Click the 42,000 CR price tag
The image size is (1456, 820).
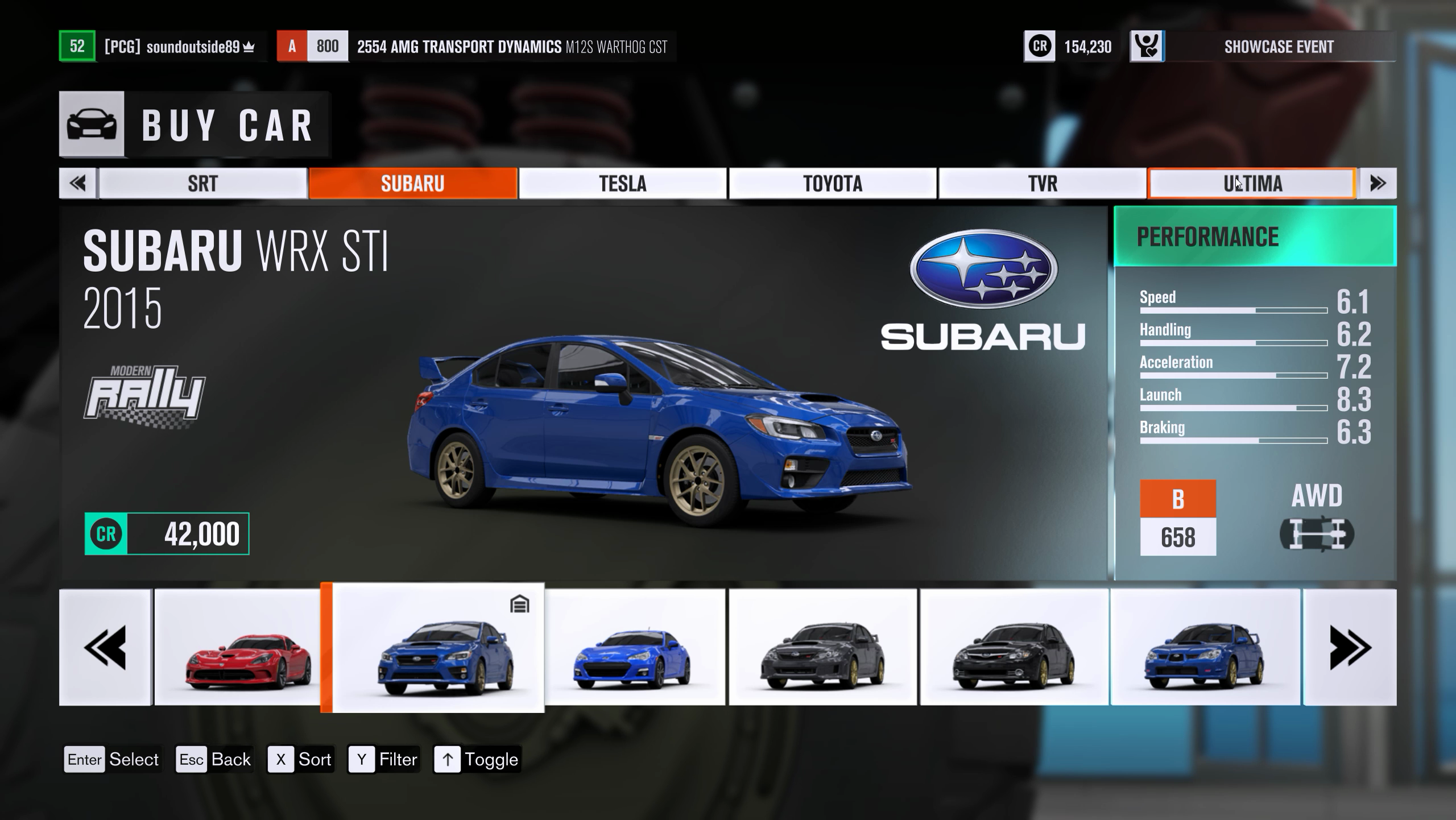(x=167, y=533)
